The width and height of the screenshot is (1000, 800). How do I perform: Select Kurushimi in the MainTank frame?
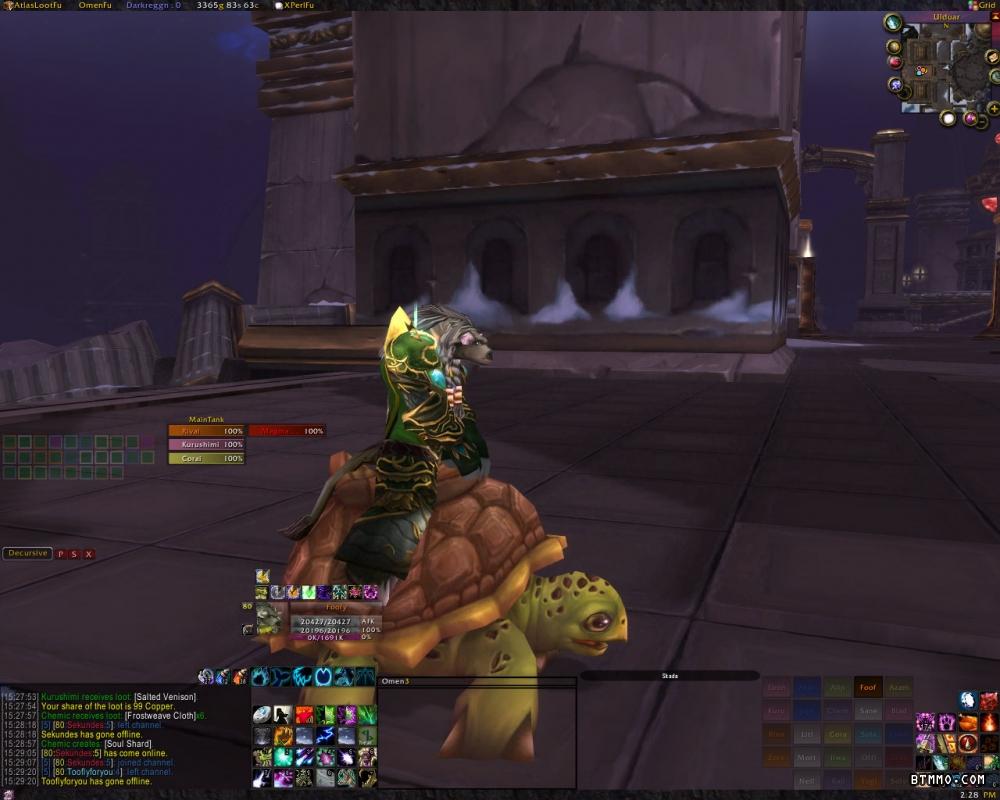point(206,444)
